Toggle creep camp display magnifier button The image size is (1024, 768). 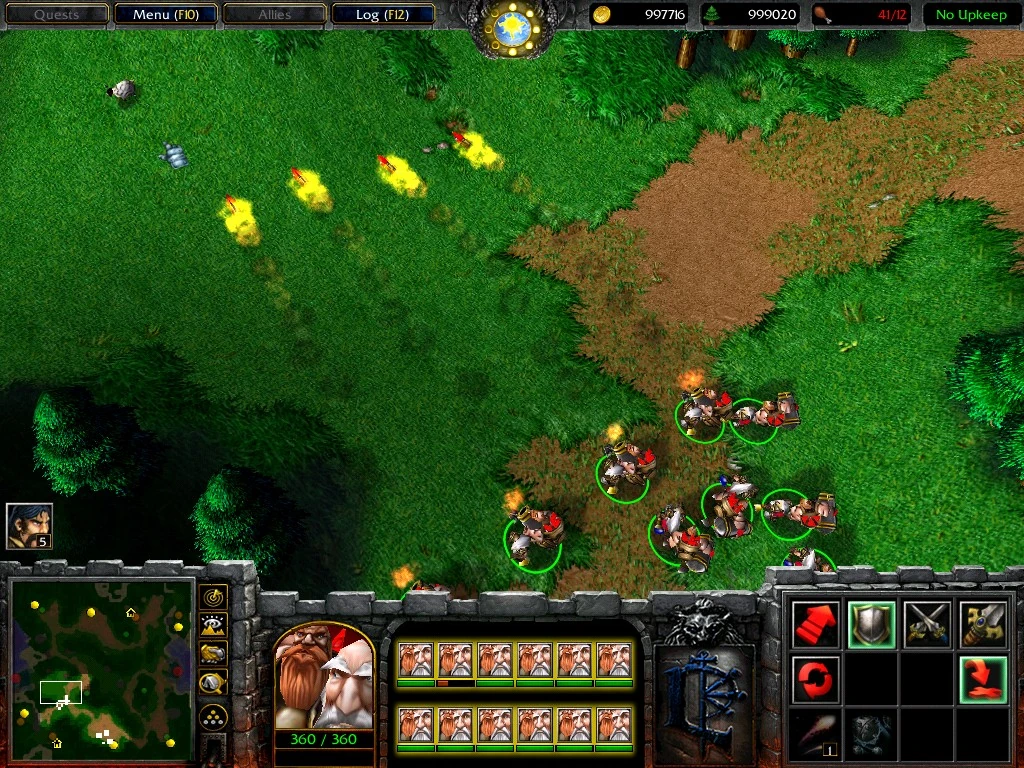[x=213, y=683]
